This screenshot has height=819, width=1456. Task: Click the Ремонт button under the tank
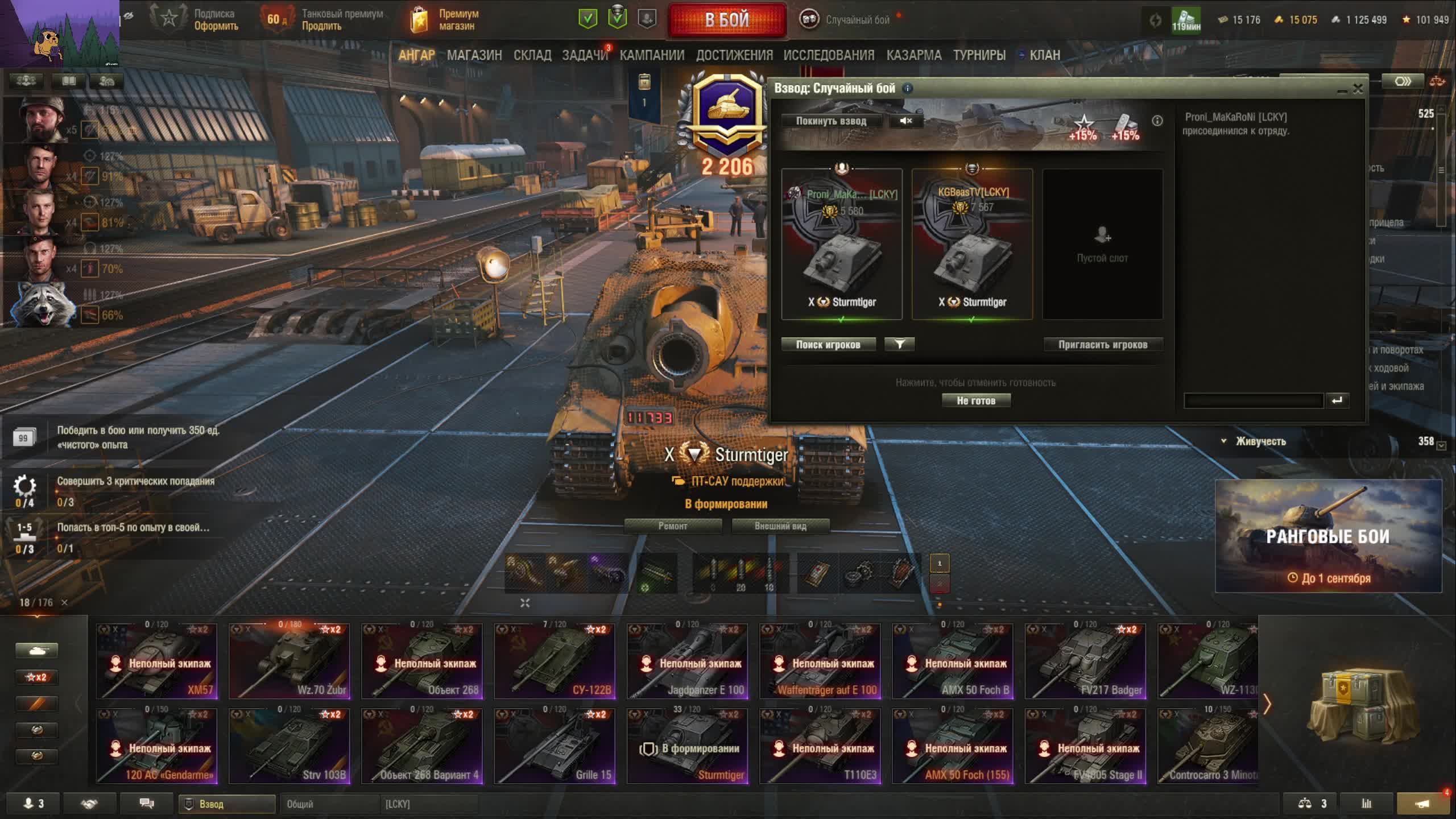click(673, 526)
